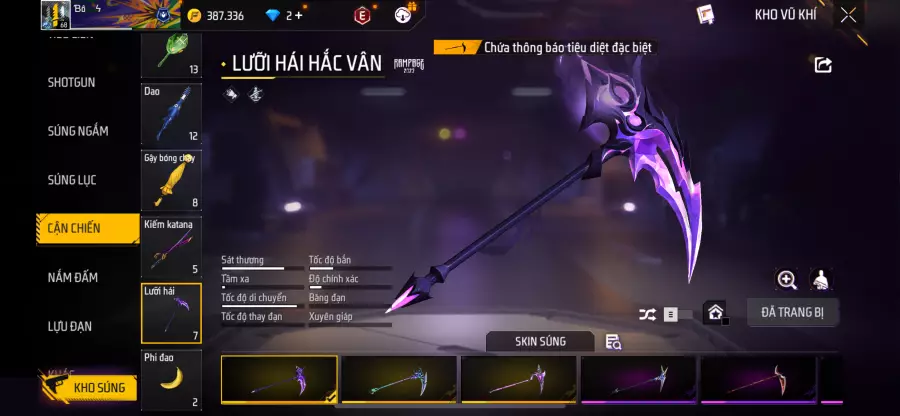
Task: Pick the Gậy bóng chày weapon tile
Action: [x=171, y=180]
